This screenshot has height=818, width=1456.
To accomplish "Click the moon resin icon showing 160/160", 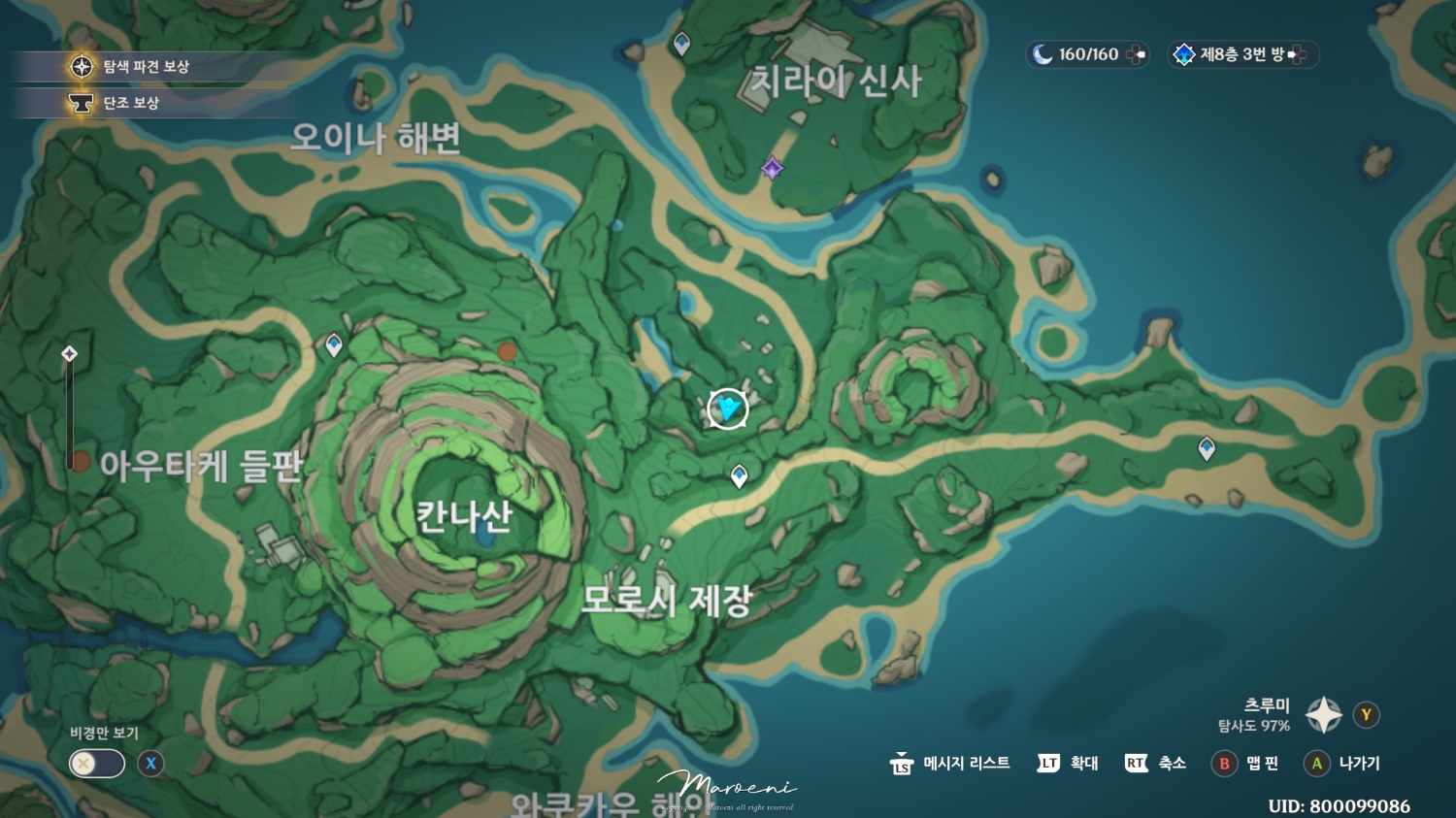I will 1042,54.
